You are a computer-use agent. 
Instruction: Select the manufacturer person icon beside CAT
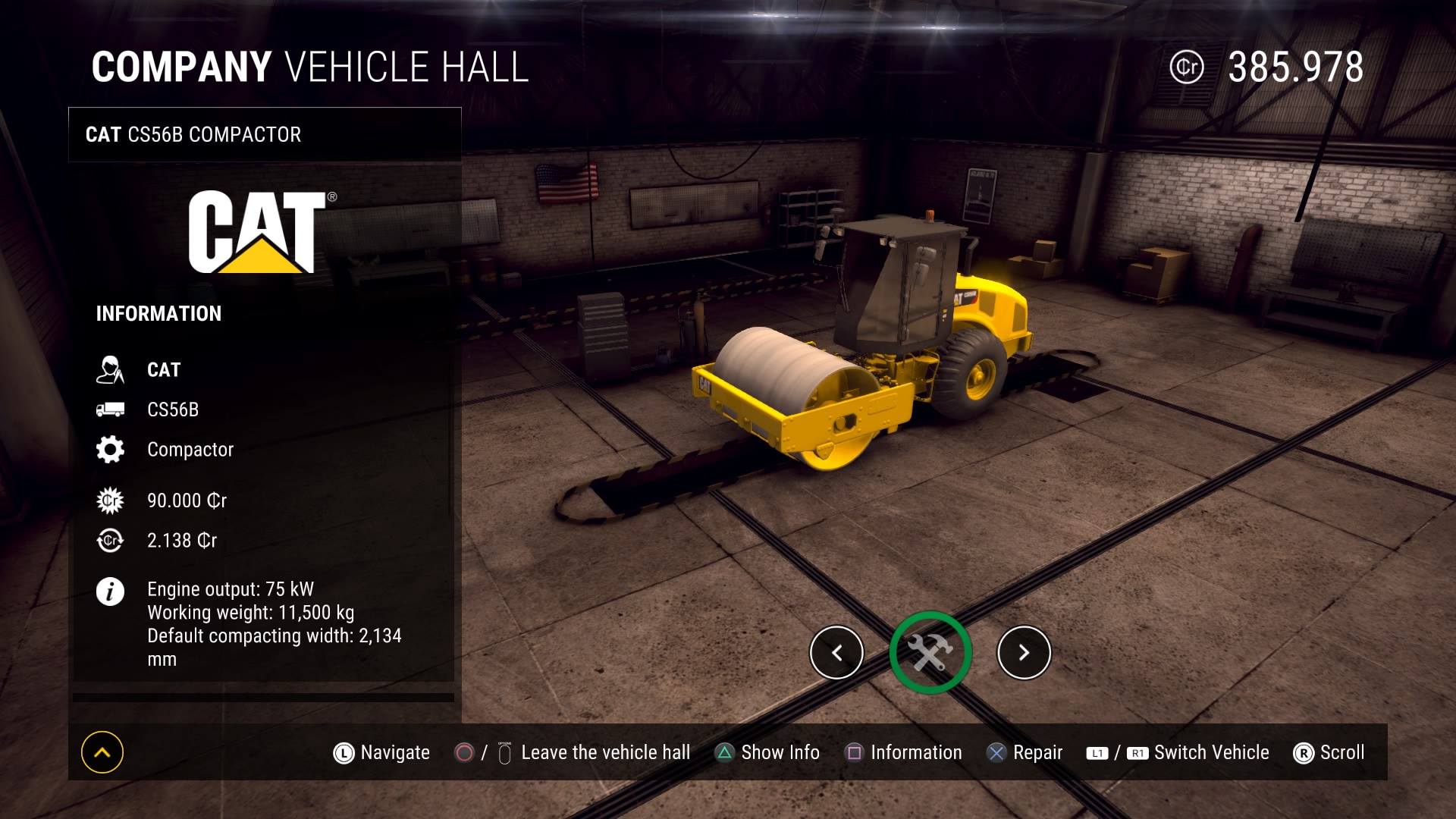(x=111, y=370)
